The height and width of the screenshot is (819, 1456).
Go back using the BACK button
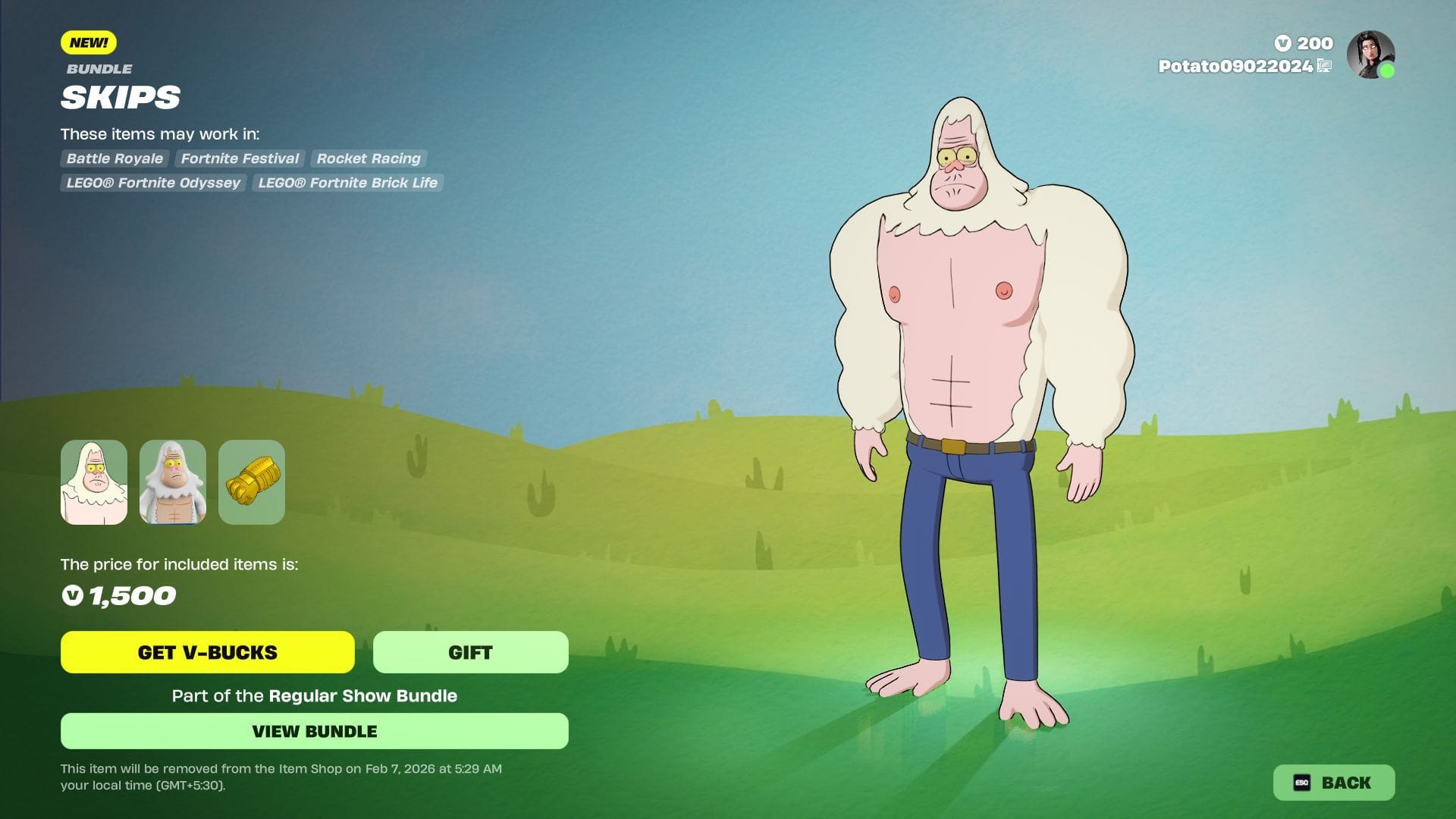1333,783
